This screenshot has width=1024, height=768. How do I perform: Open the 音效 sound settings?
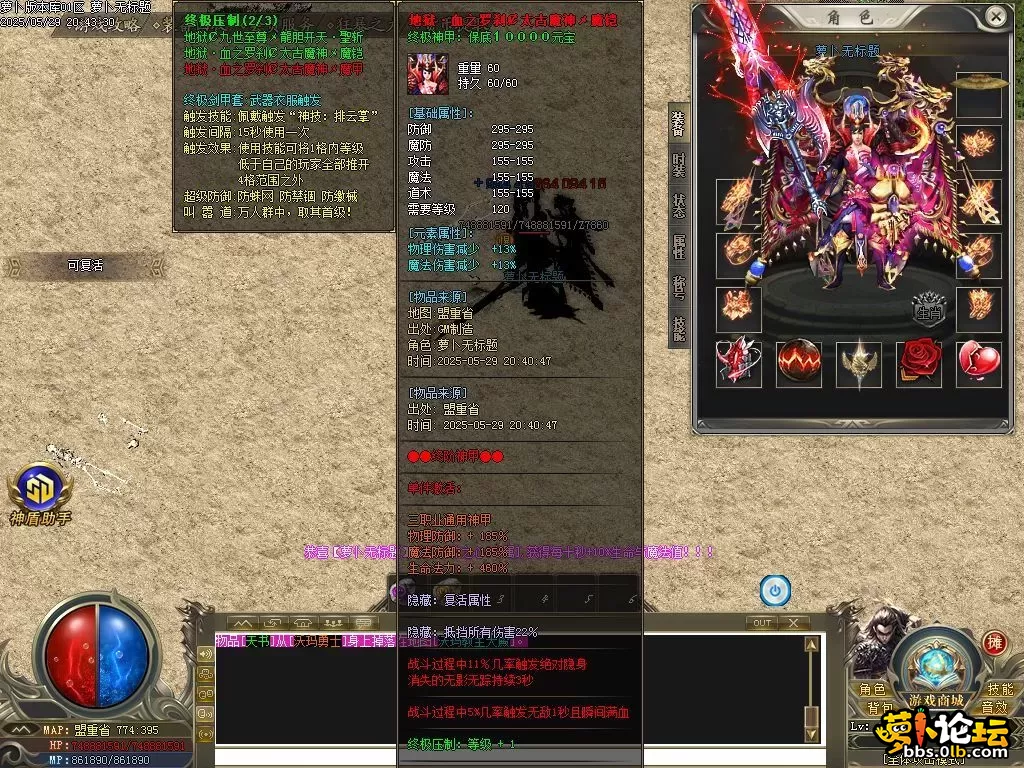[x=994, y=707]
